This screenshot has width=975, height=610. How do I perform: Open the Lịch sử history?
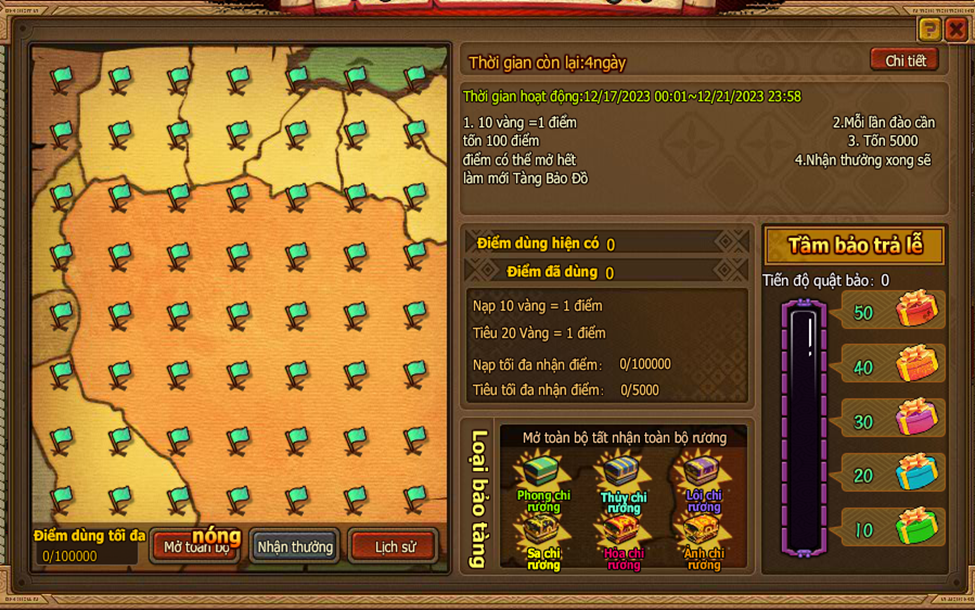394,547
